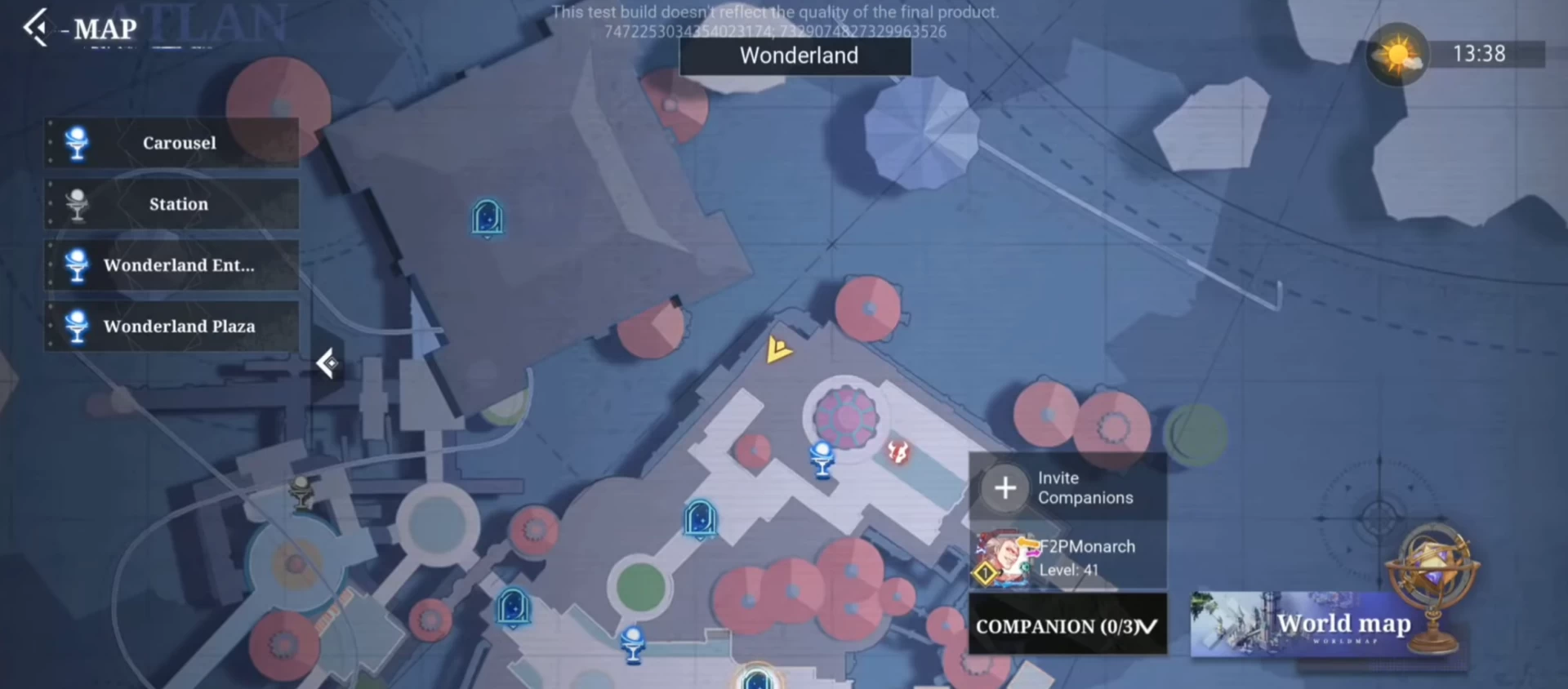Select the Carousel teleport entry
1568x689 pixels.
pos(172,143)
